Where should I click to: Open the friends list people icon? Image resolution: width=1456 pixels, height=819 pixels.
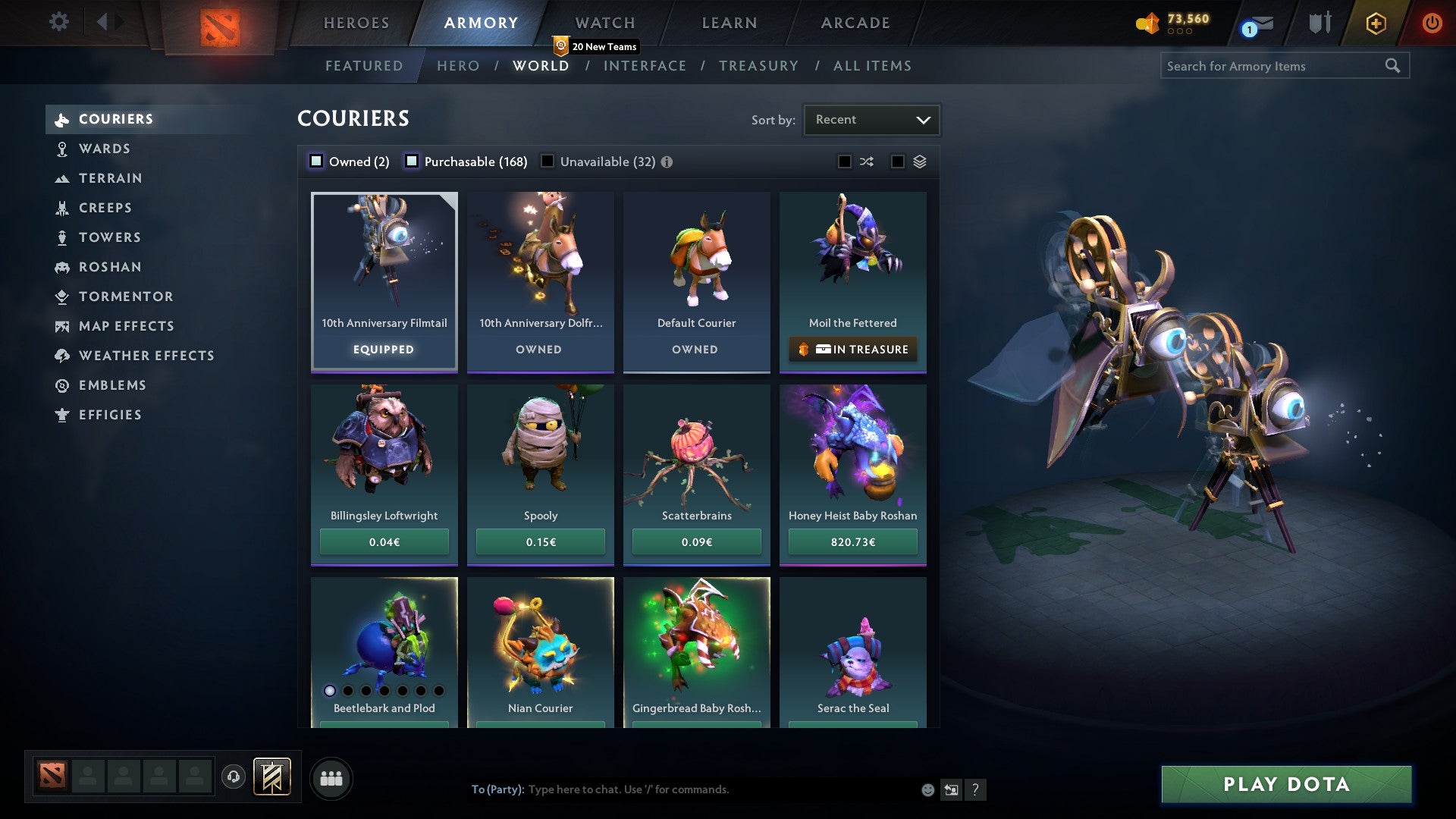point(331,777)
